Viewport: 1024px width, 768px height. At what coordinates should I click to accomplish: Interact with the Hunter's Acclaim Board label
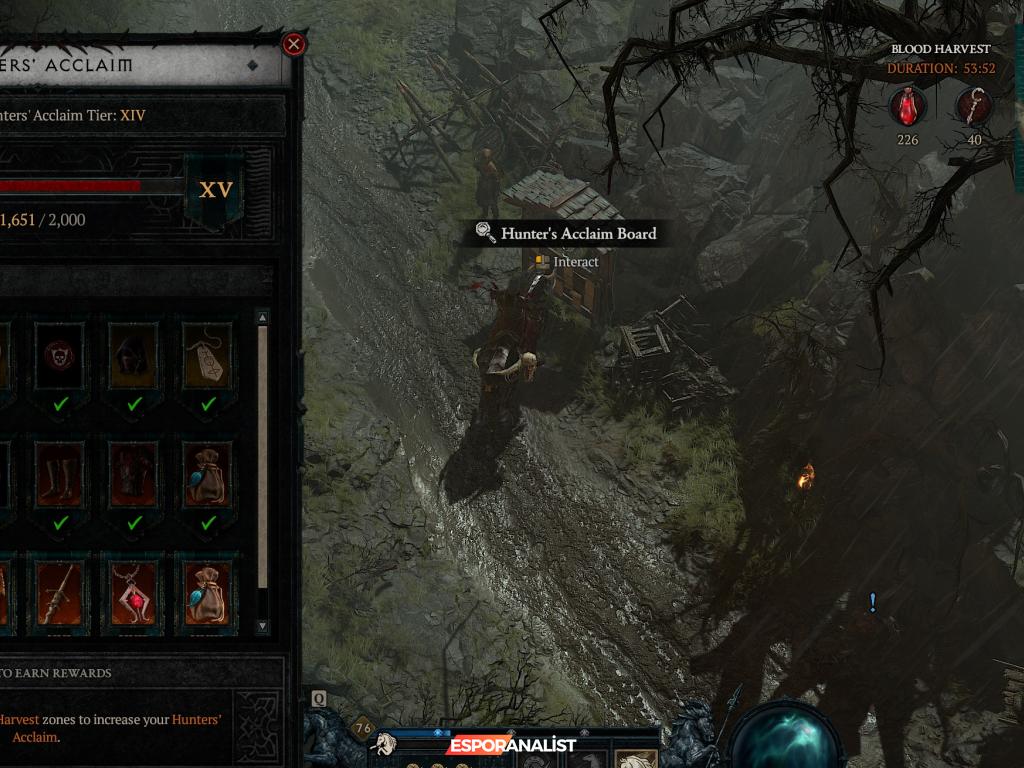(578, 234)
